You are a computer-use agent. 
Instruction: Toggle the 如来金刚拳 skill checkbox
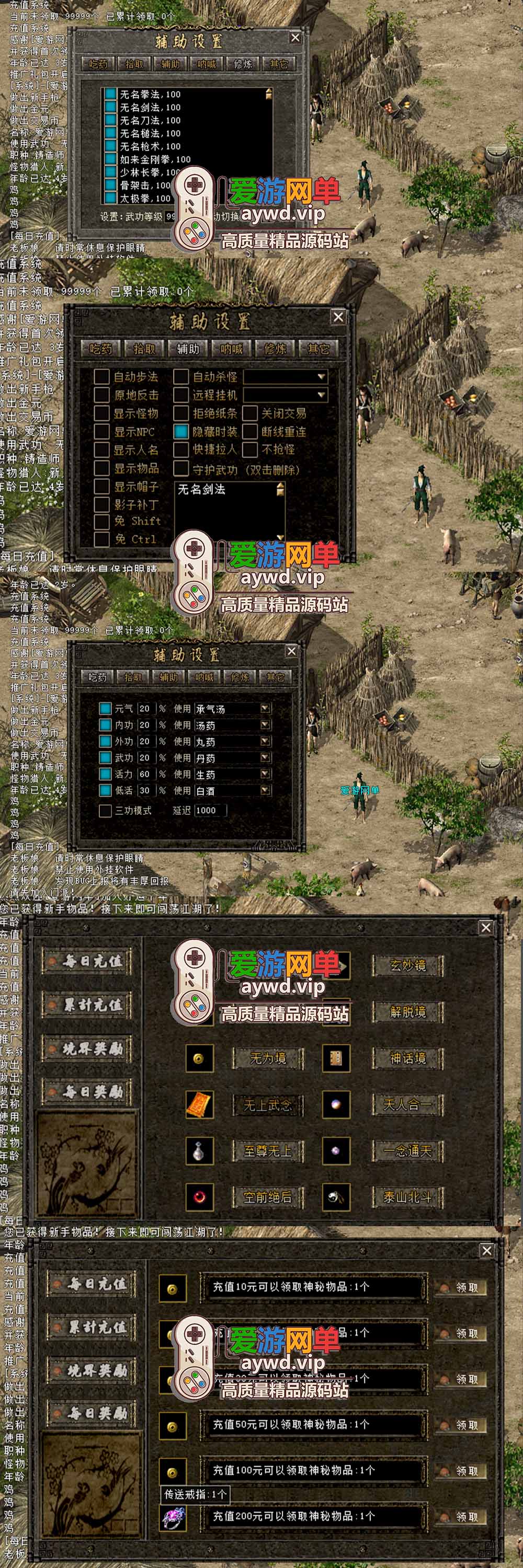[110, 159]
